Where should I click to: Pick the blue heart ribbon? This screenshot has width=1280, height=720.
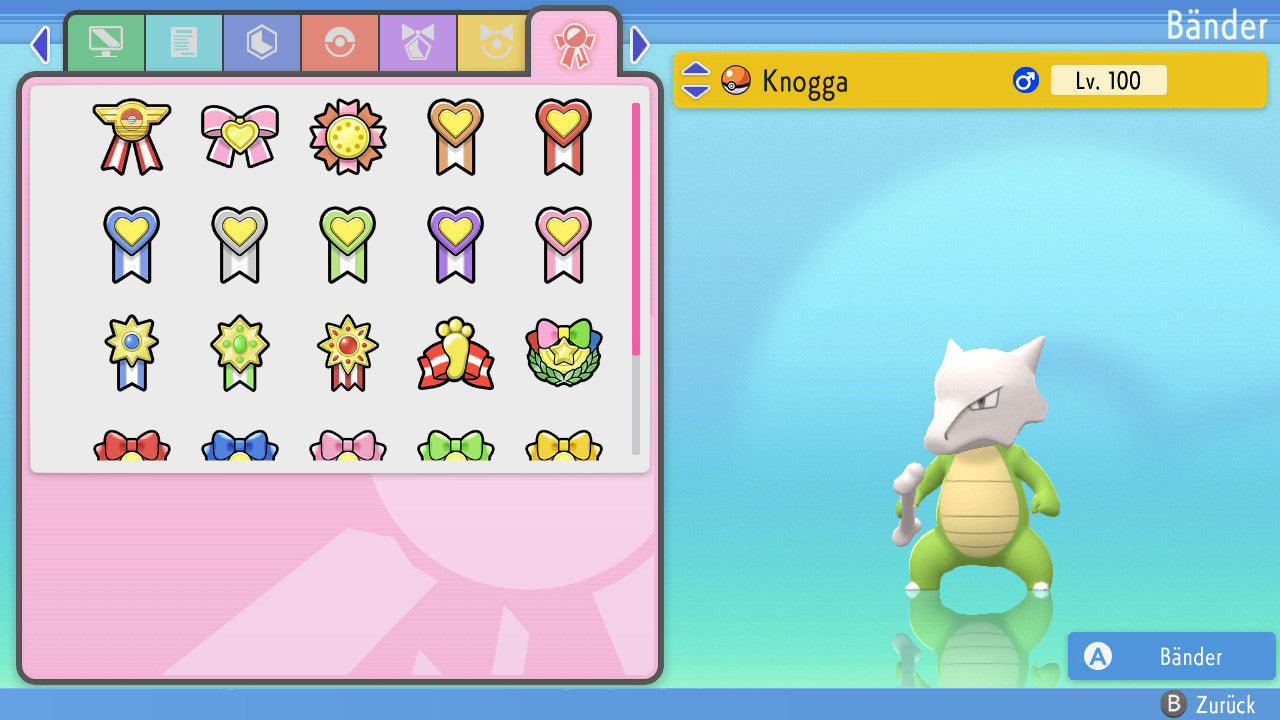click(x=132, y=244)
